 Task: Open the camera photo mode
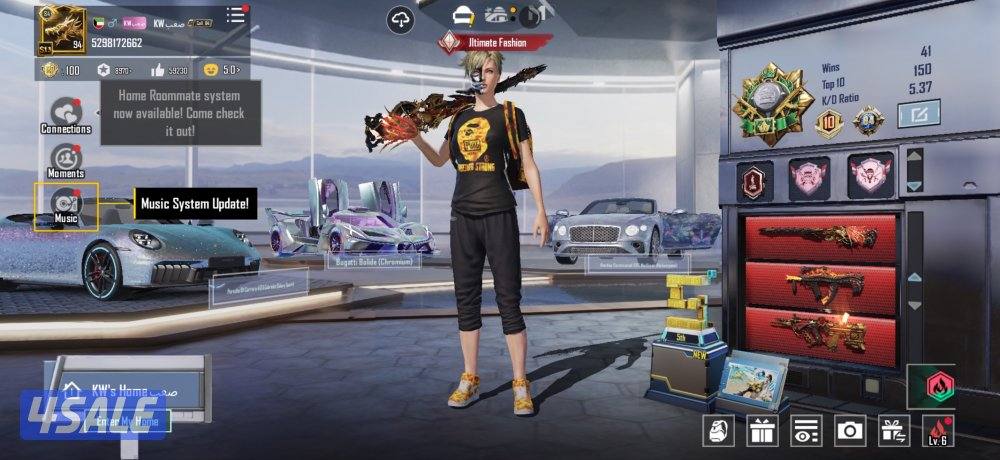850,430
